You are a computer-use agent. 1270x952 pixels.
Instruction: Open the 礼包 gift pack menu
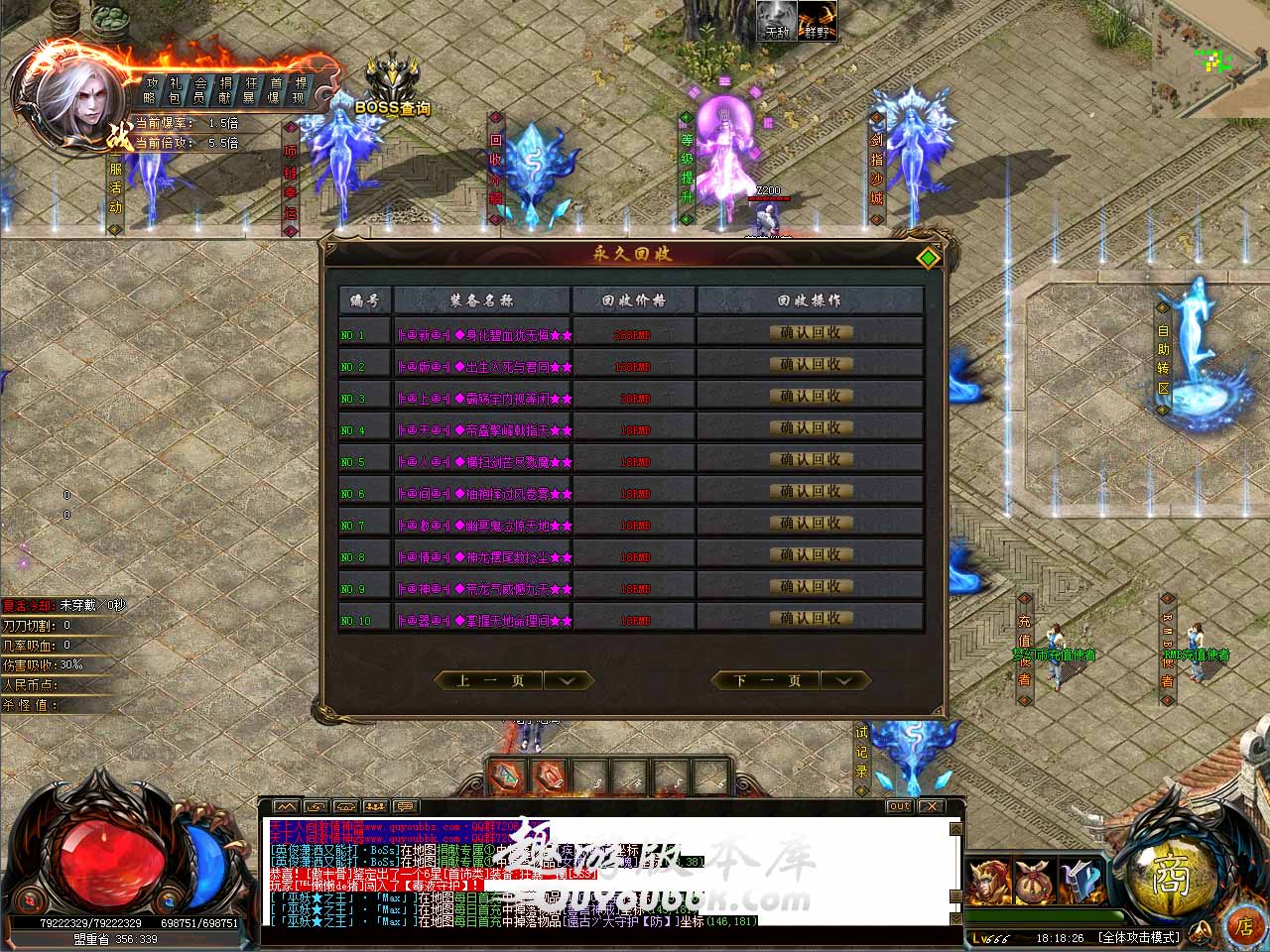pos(175,90)
